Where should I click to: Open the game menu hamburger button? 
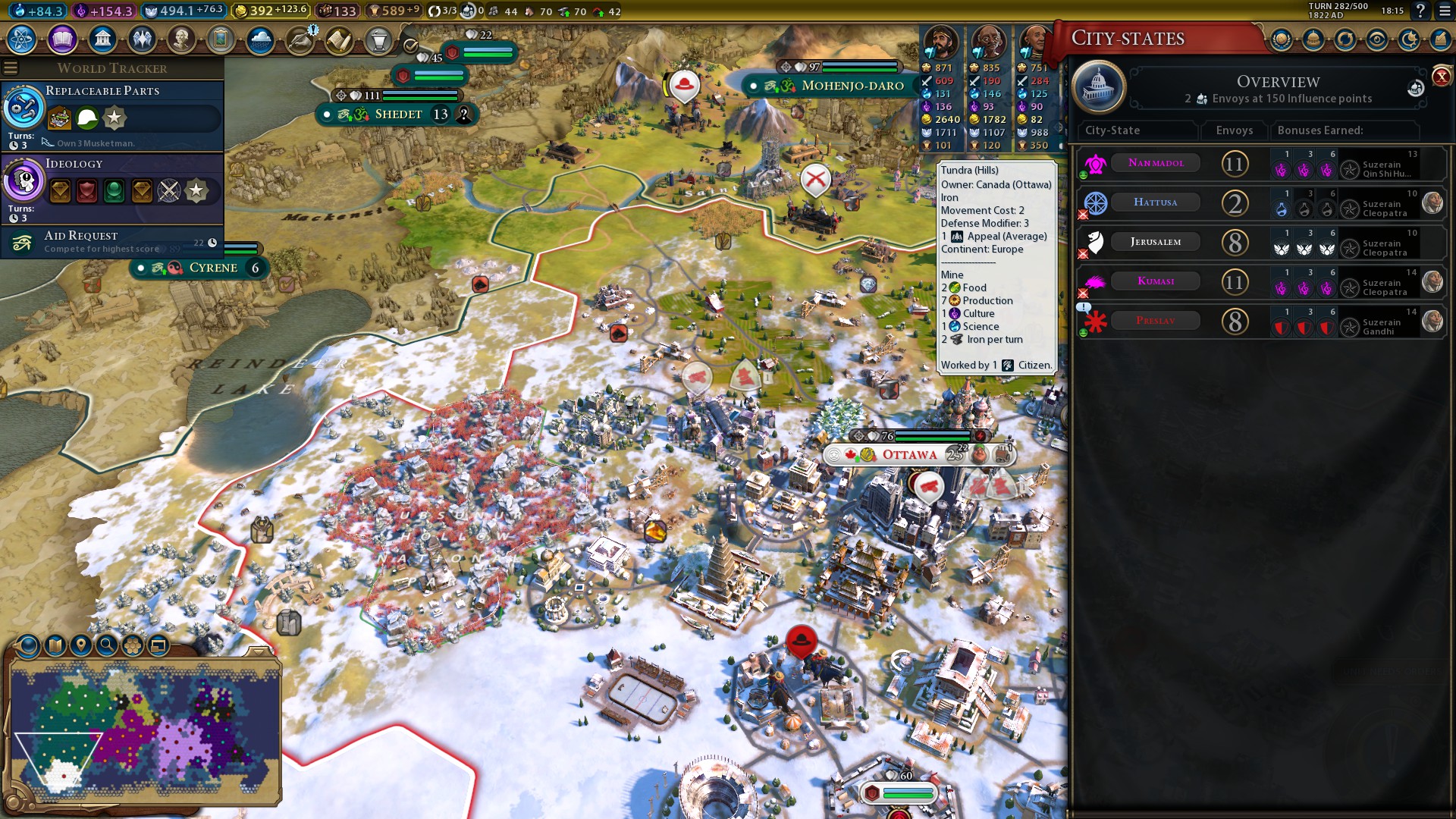[1445, 11]
